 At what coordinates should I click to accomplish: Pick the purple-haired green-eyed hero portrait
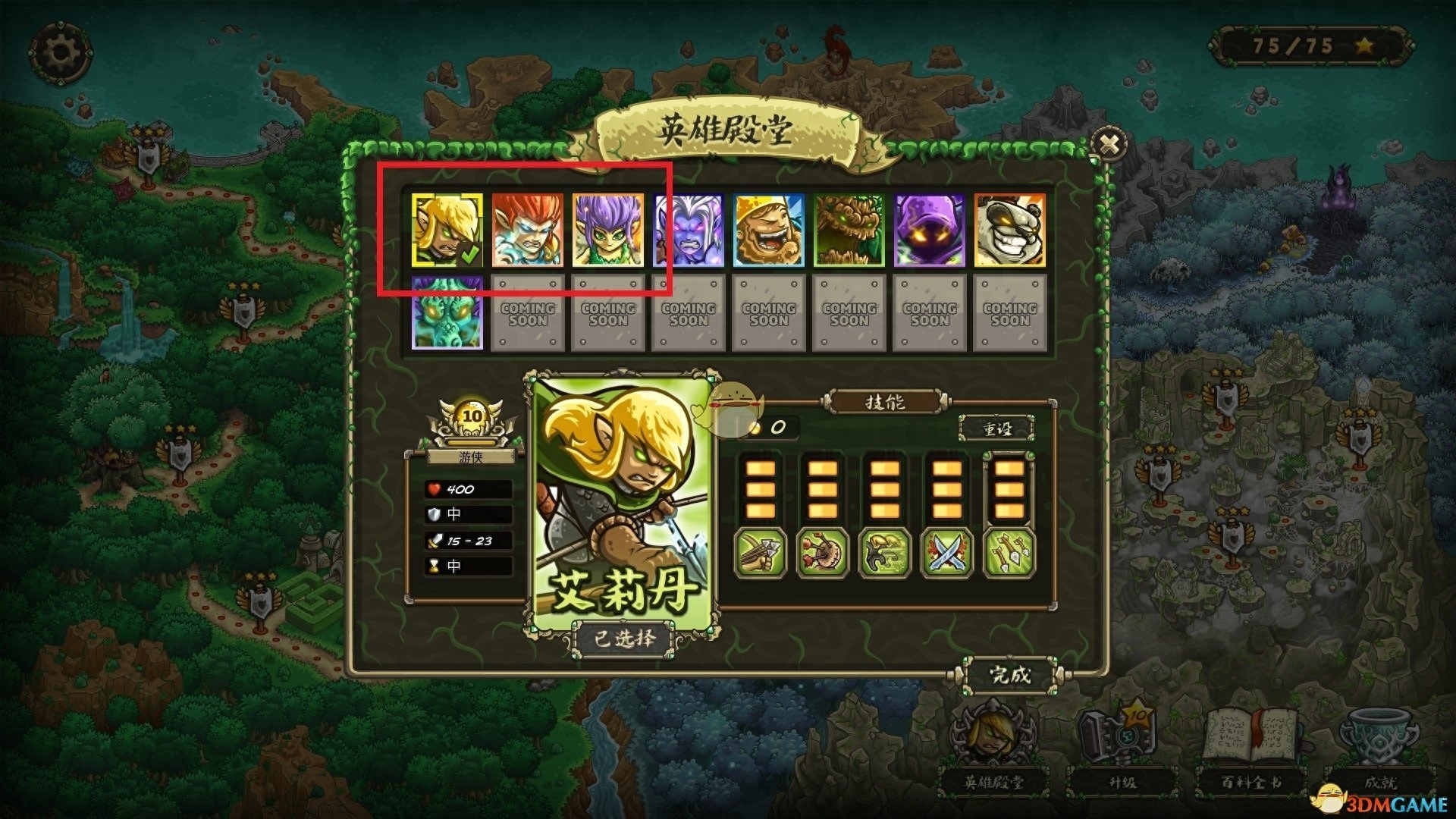(608, 230)
